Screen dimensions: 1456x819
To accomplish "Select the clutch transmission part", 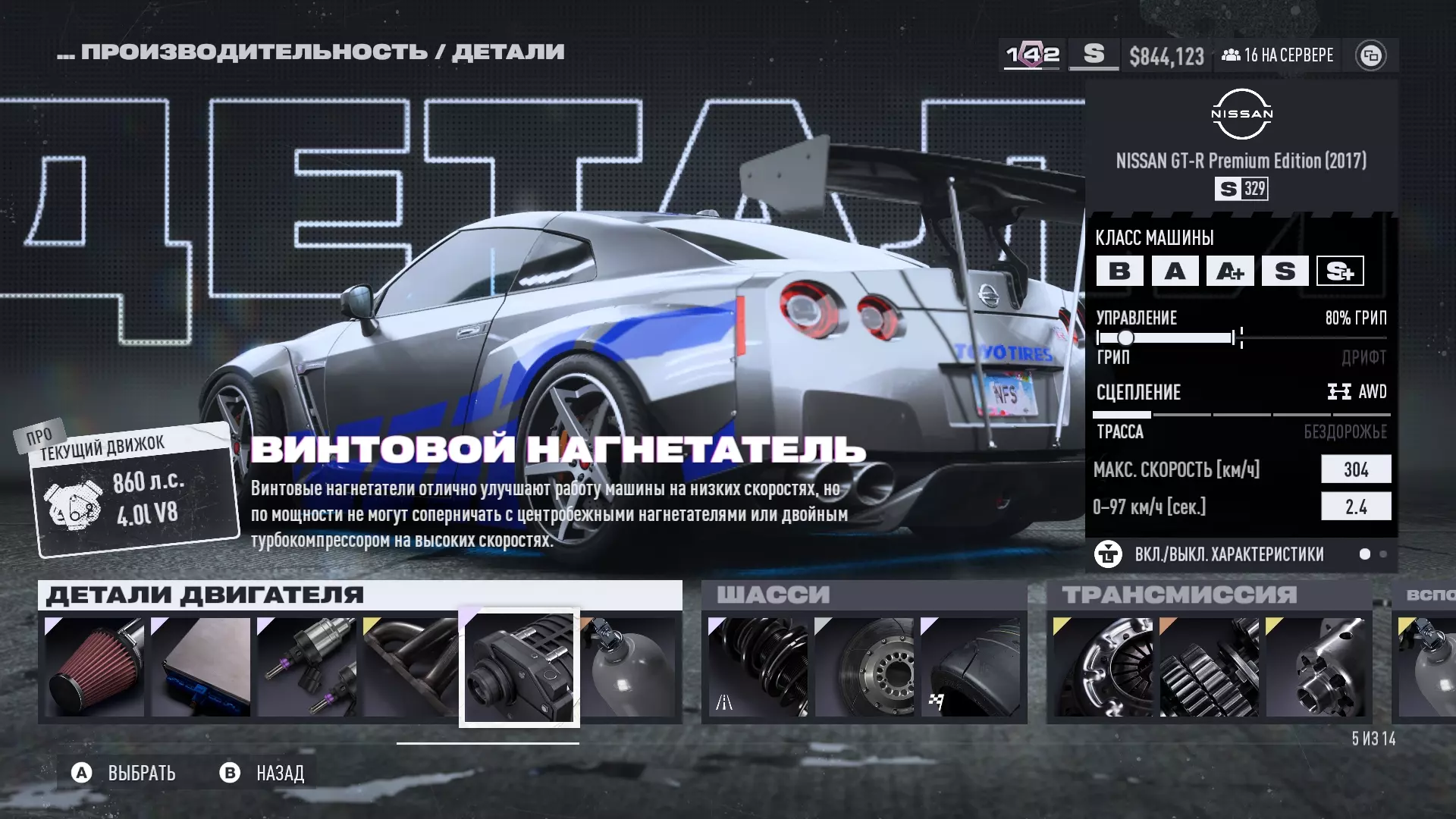I will tap(1103, 667).
